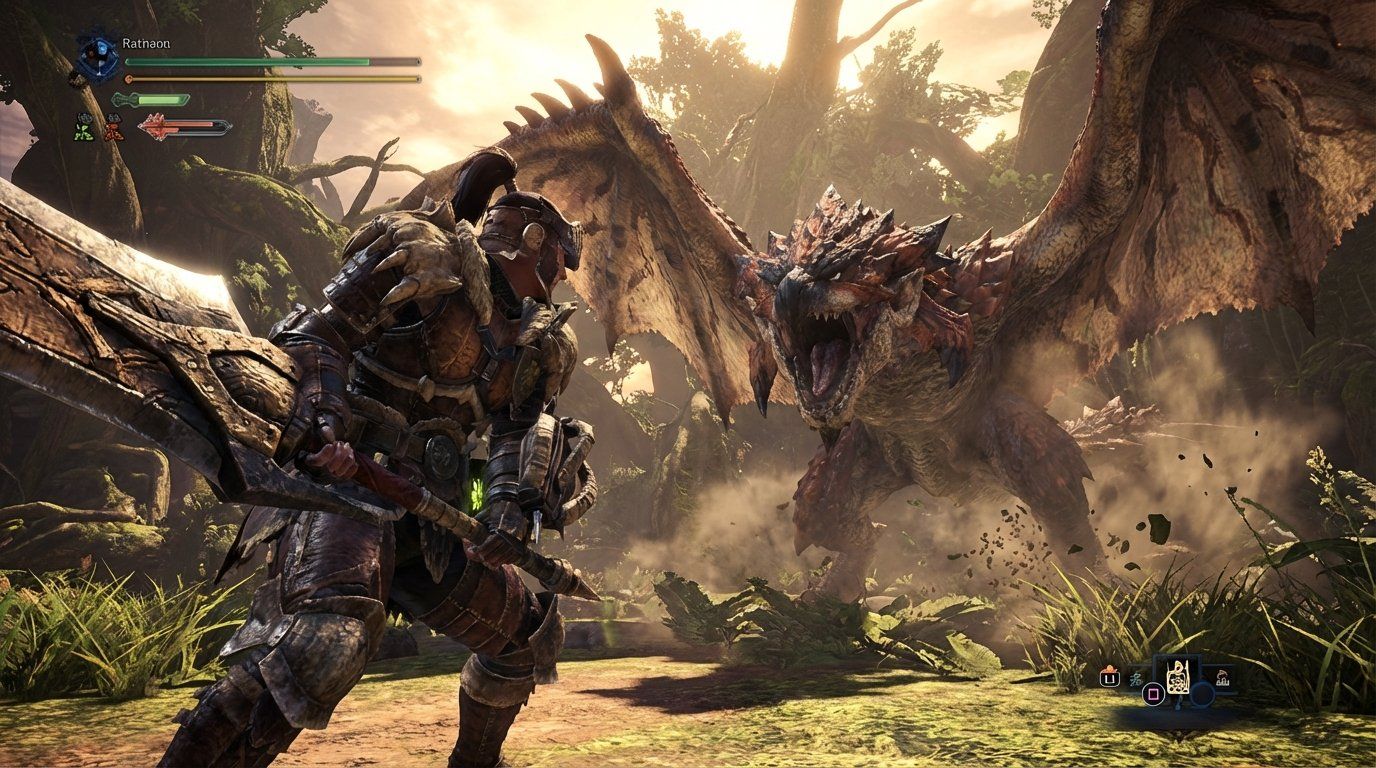Click the highlighted trap tool item icon
Viewport: 1376px width, 768px height.
[1178, 678]
